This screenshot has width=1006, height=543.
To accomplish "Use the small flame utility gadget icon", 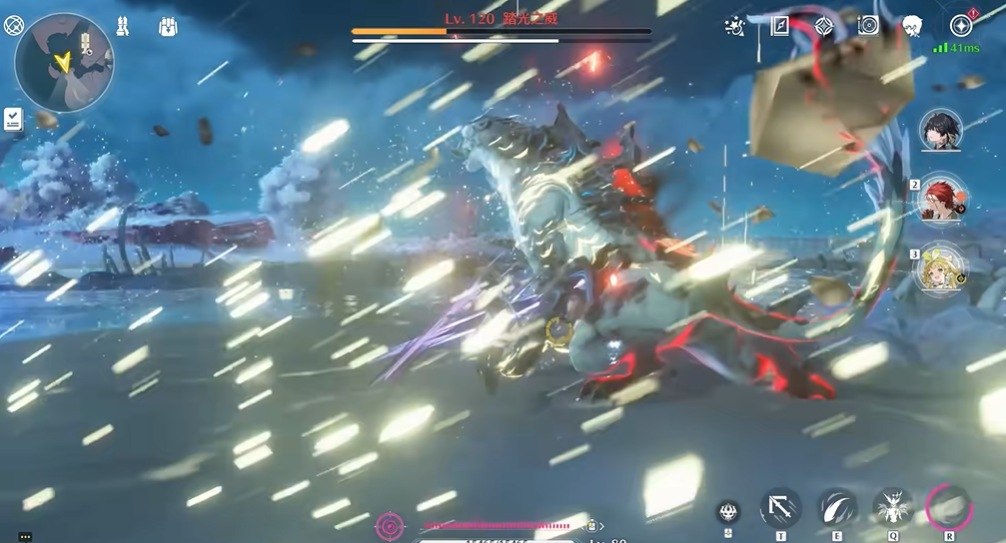I will point(729,512).
